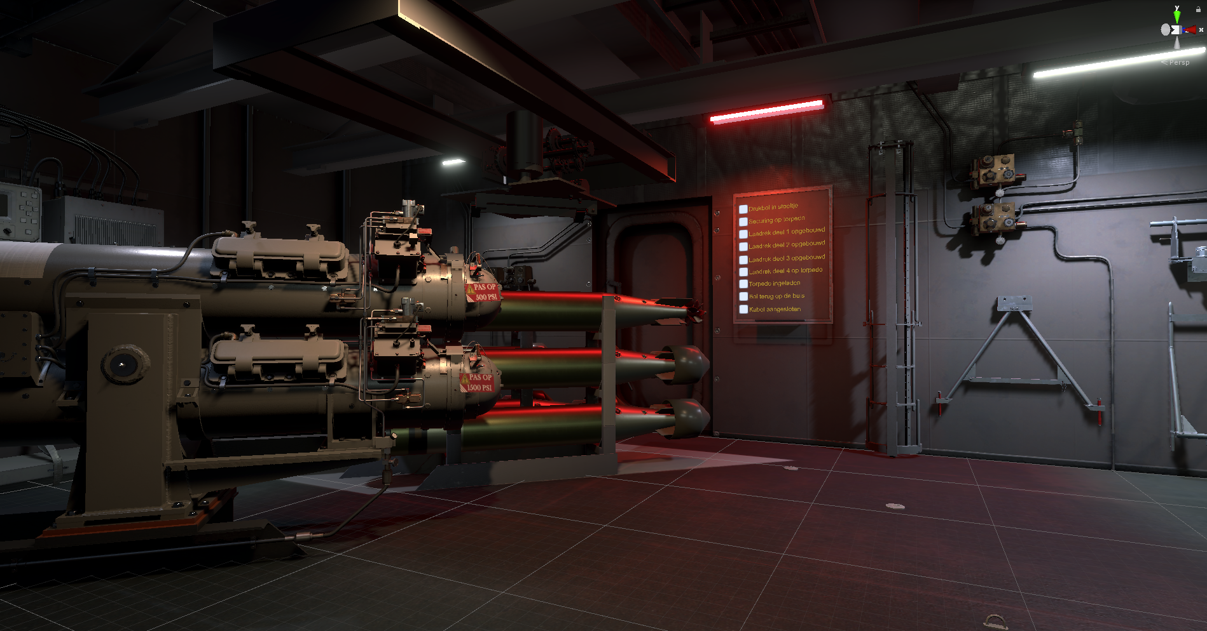The height and width of the screenshot is (631, 1207).
Task: Tick the 'Drukbol' checklist box
Action: 743,210
